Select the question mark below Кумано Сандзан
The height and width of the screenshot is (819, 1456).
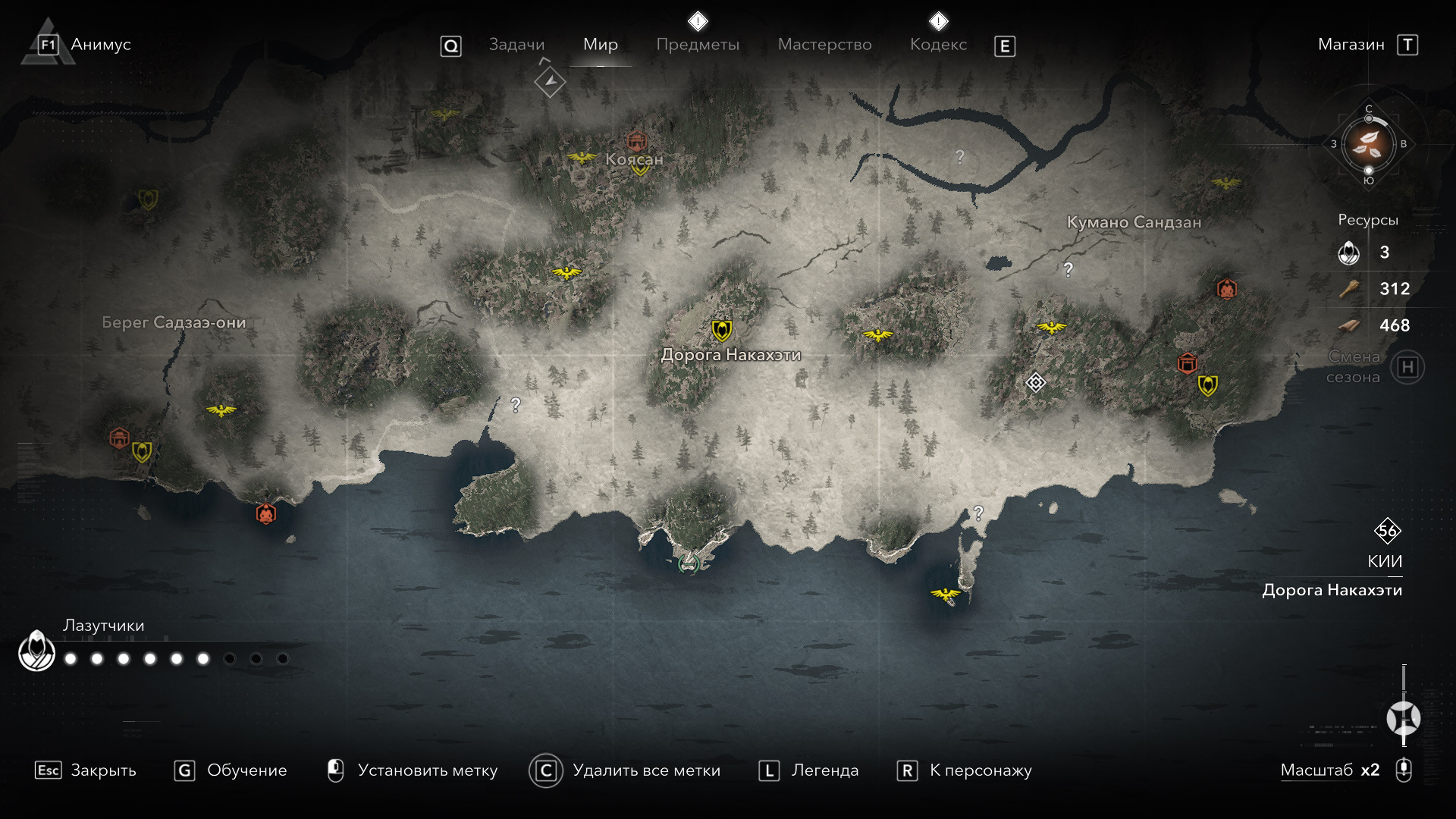click(1068, 269)
